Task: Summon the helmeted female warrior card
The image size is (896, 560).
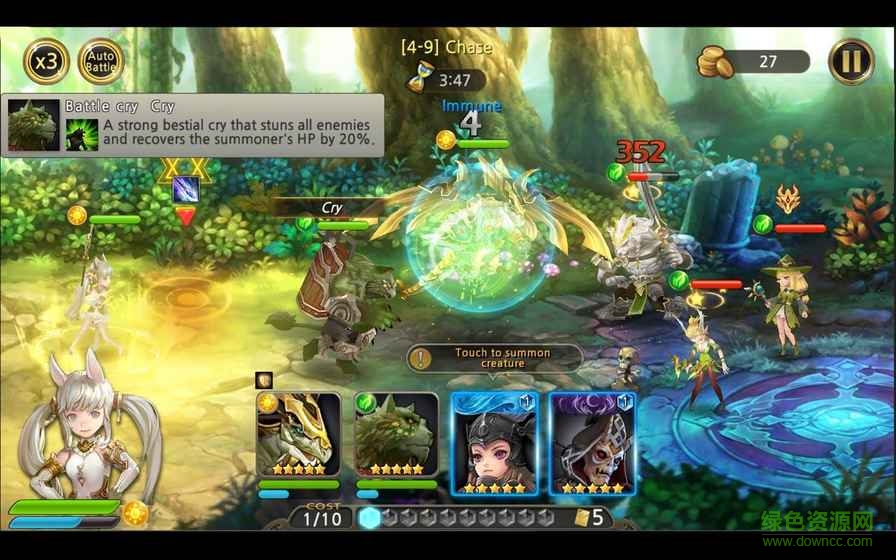Action: (x=494, y=440)
